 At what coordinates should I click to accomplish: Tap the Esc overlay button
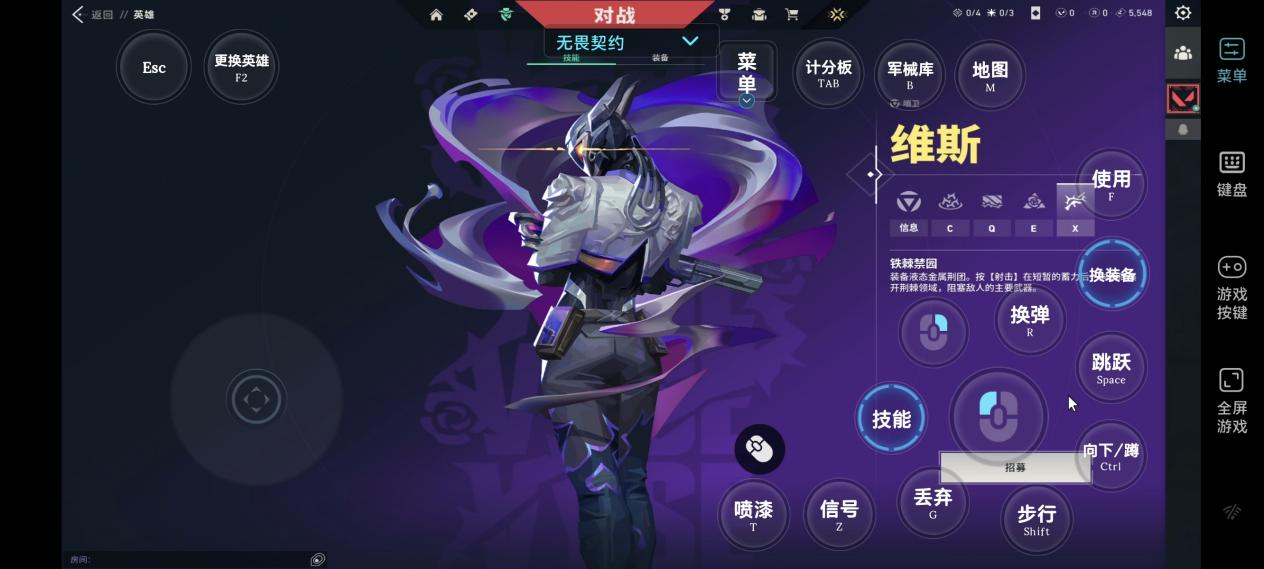pos(154,67)
